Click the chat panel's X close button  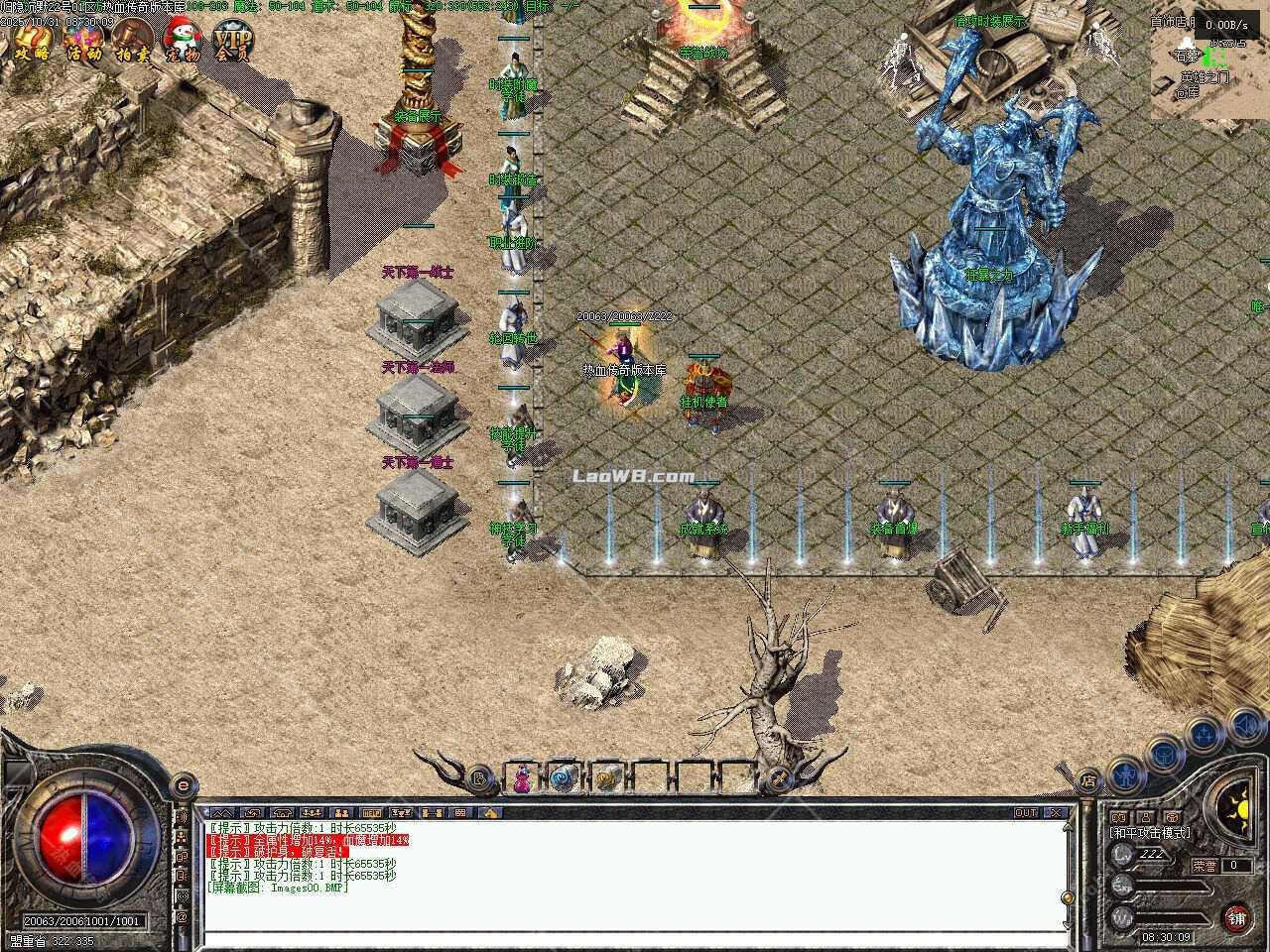[1056, 812]
